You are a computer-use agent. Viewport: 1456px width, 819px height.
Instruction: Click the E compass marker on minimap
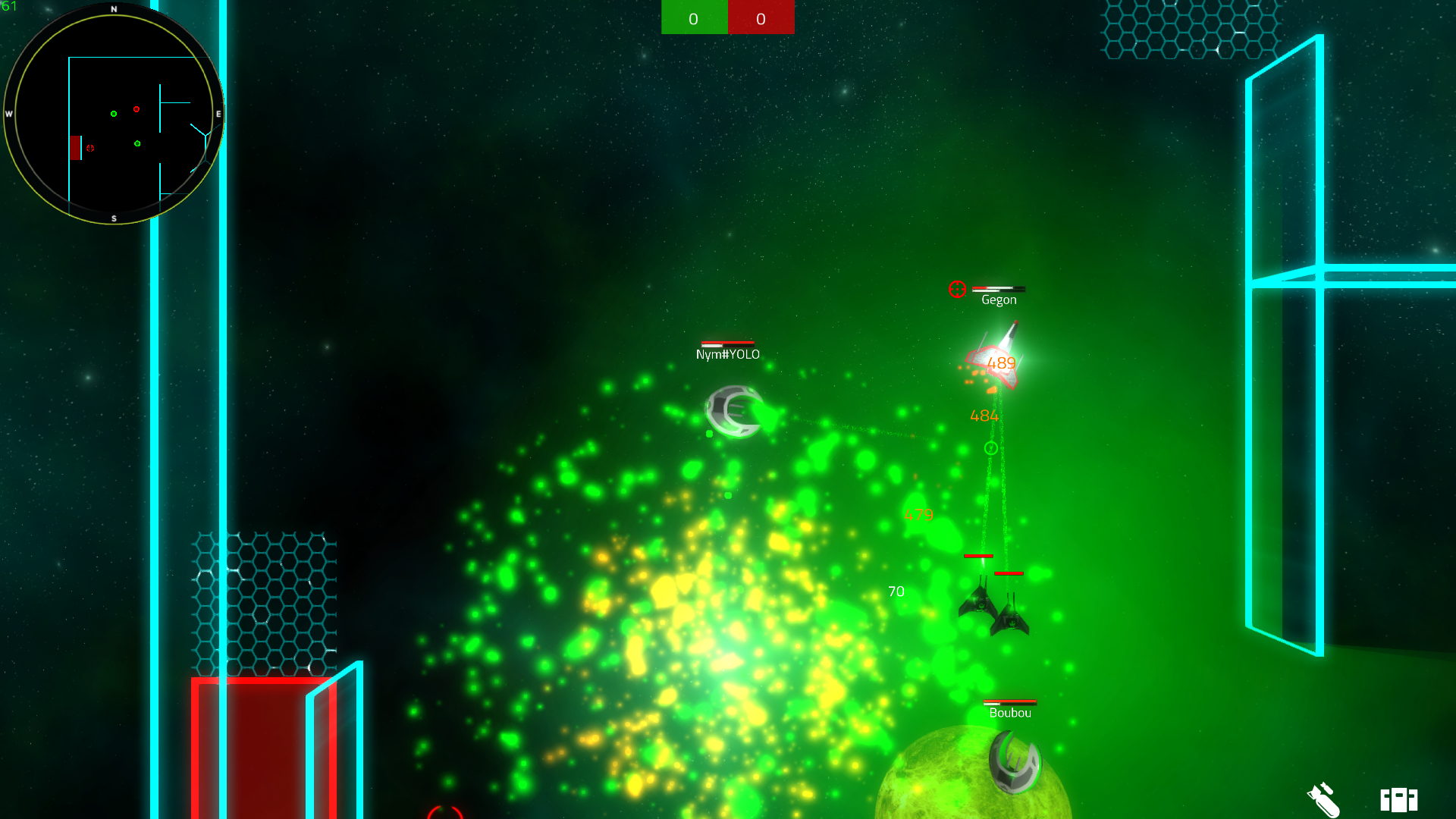pos(218,114)
